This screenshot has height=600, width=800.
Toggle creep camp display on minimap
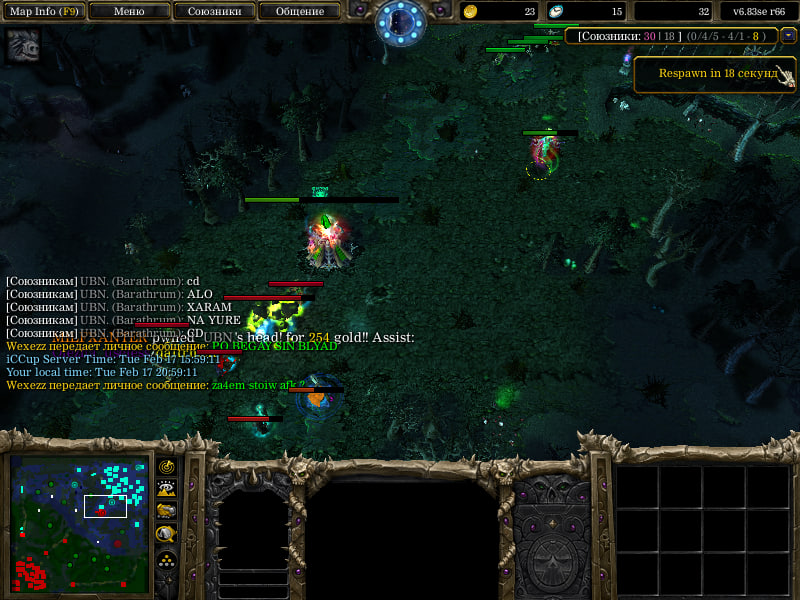tap(167, 535)
